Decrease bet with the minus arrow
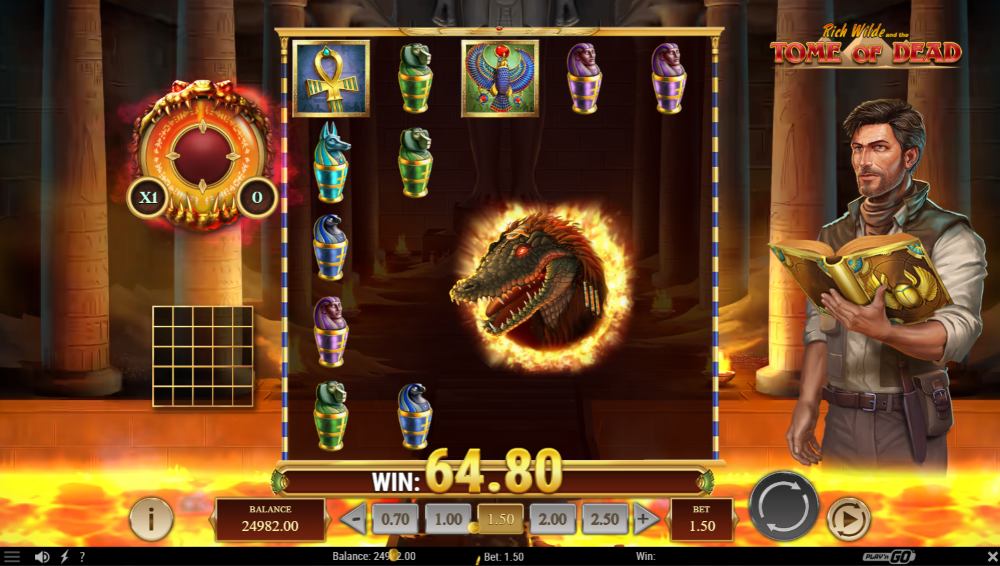This screenshot has width=1000, height=566. point(353,518)
